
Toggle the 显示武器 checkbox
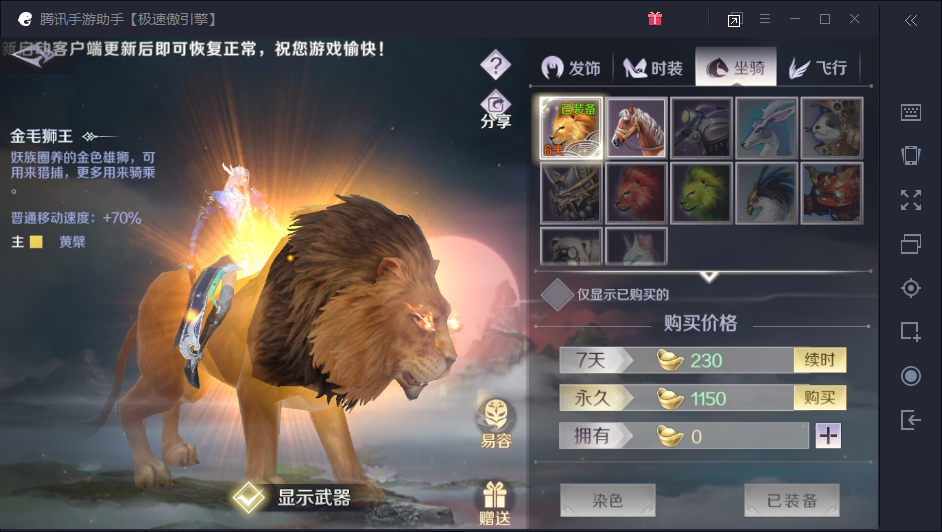[248, 497]
